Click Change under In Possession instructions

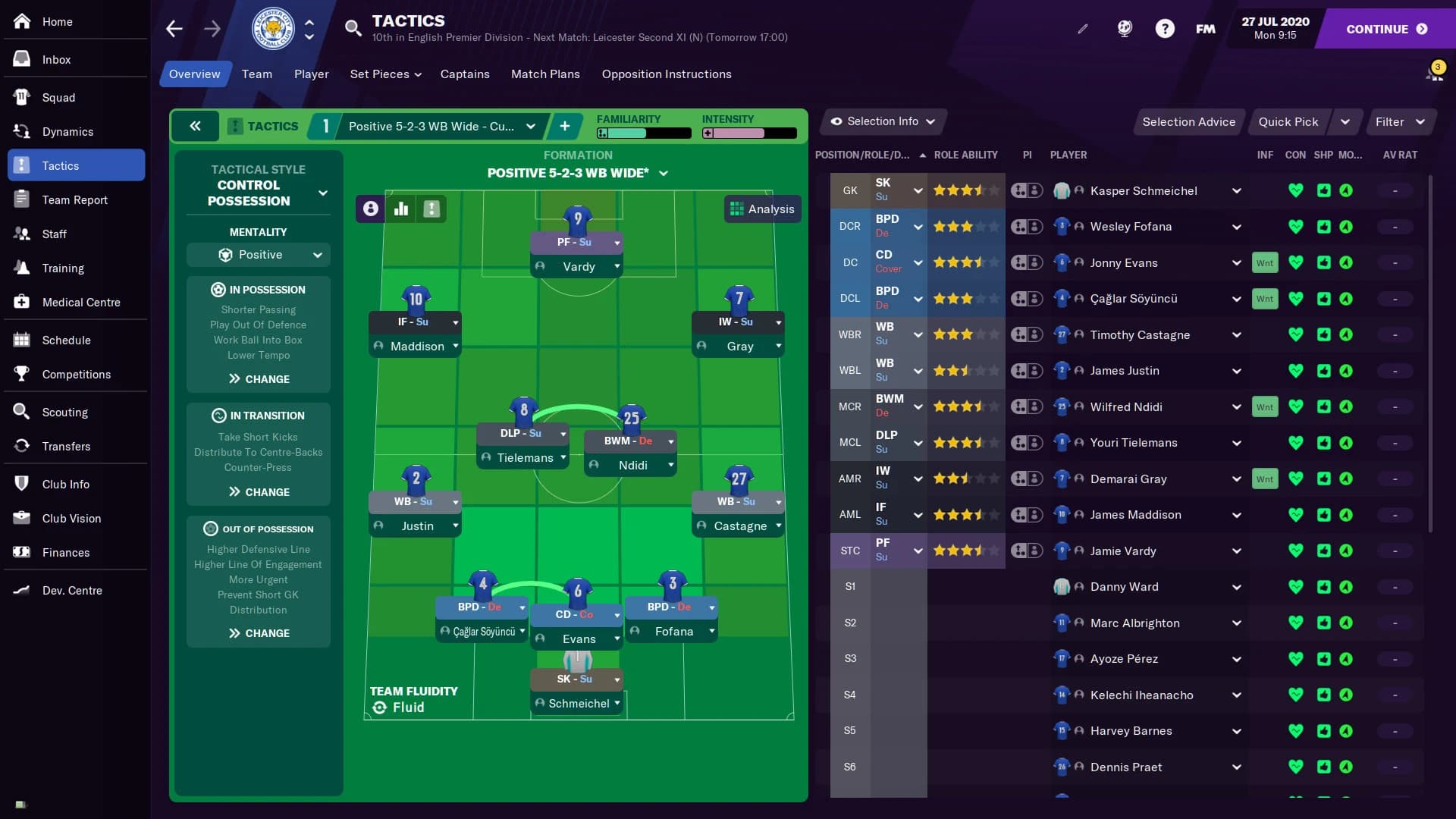point(258,379)
